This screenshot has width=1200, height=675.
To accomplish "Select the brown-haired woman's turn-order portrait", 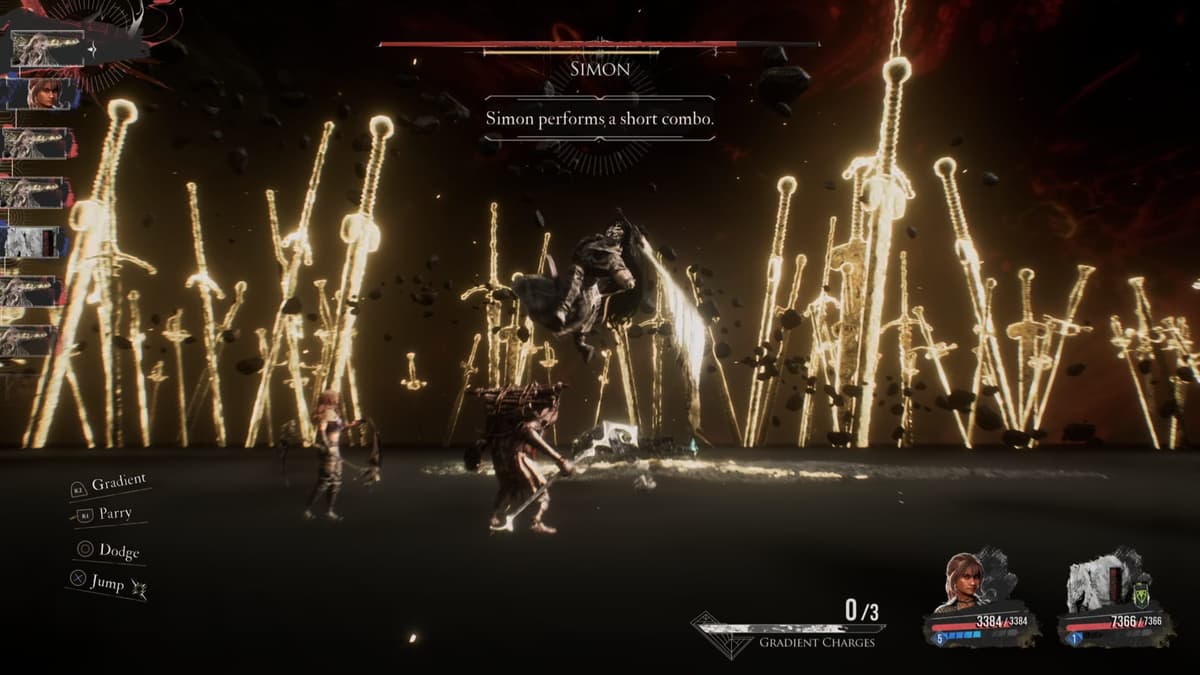I will coord(38,94).
